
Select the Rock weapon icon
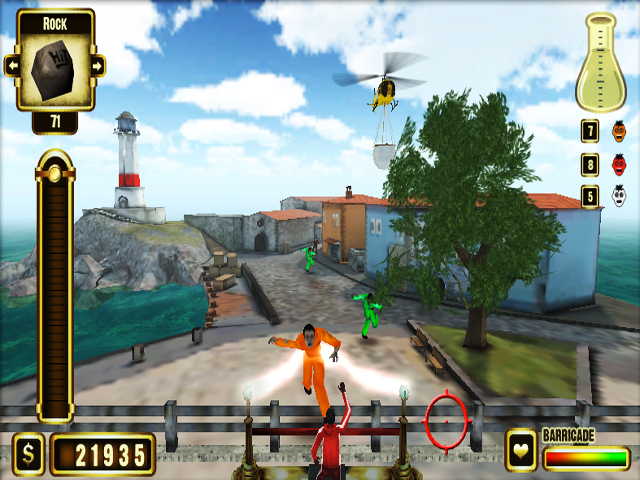[54, 68]
